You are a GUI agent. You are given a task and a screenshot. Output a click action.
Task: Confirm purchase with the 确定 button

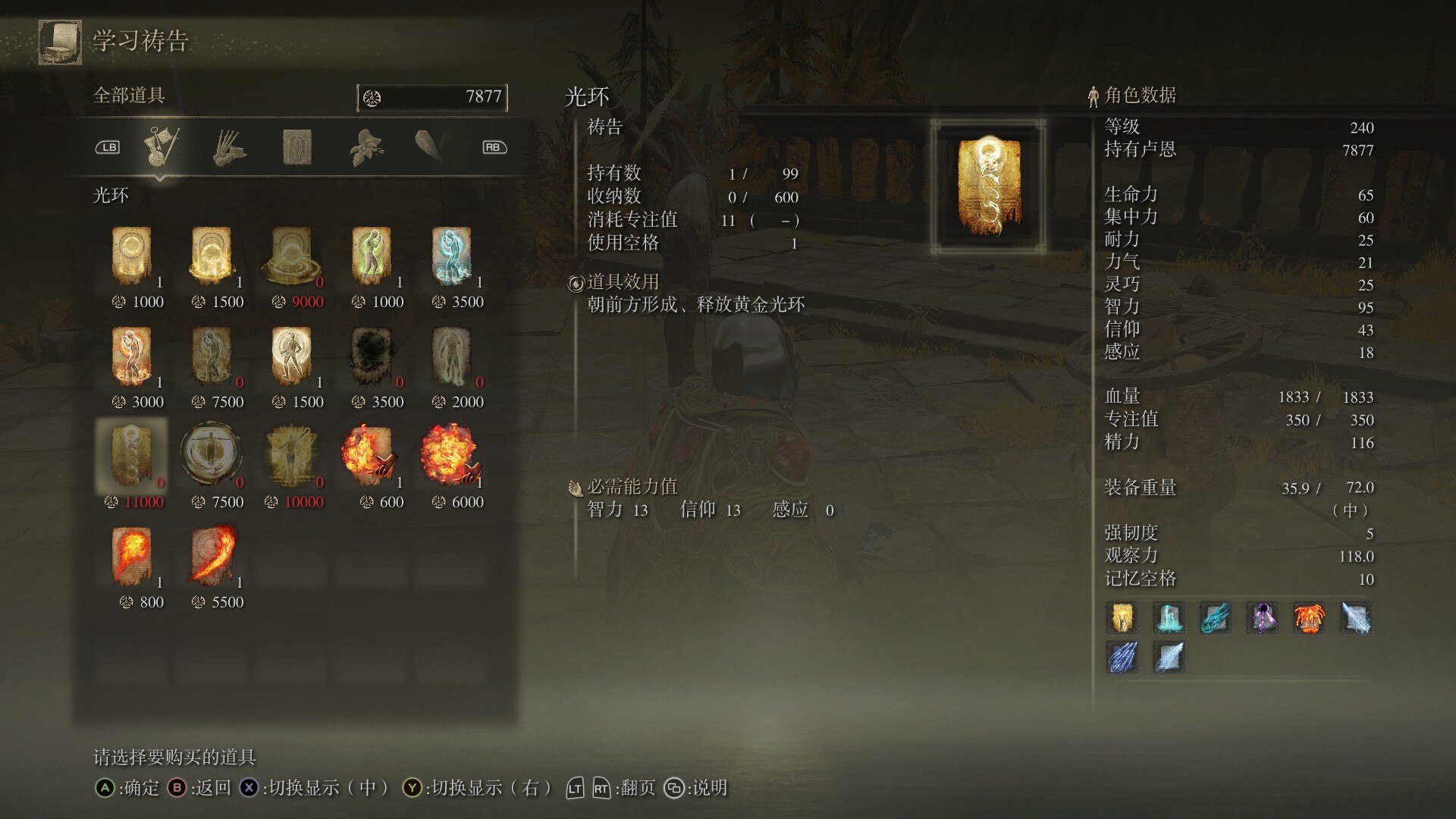[125, 787]
